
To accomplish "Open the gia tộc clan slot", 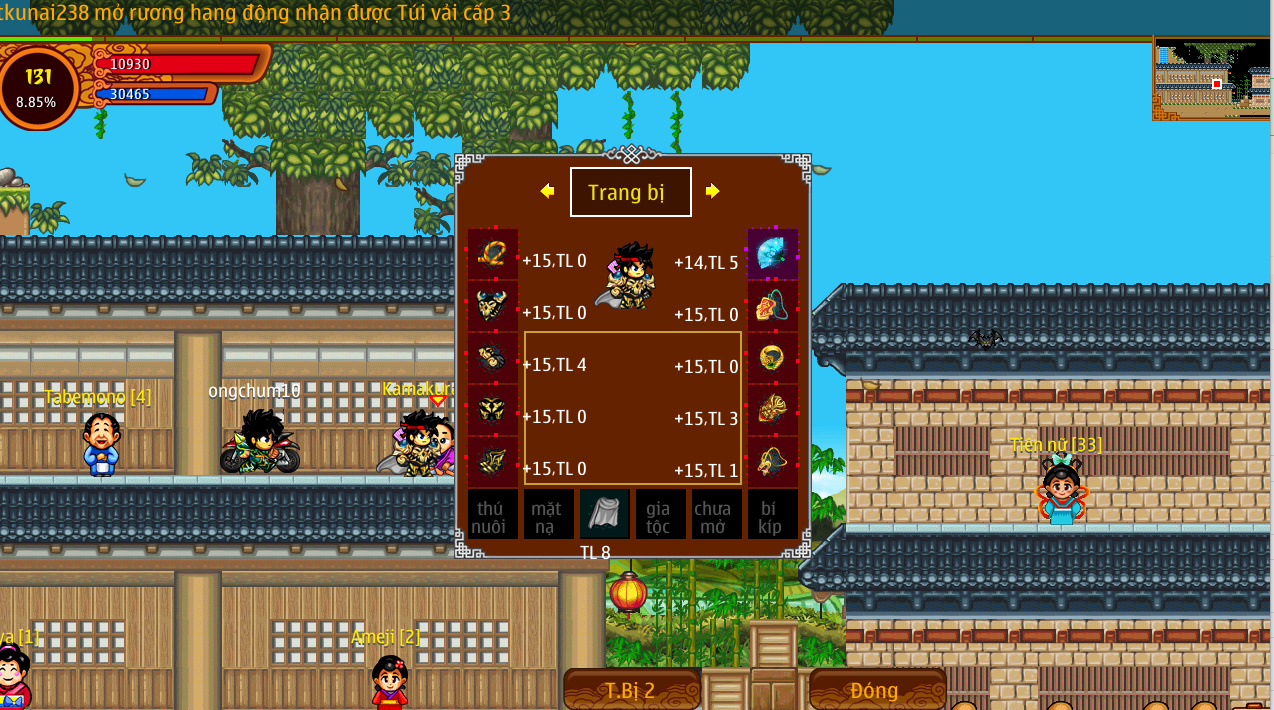I will click(661, 515).
